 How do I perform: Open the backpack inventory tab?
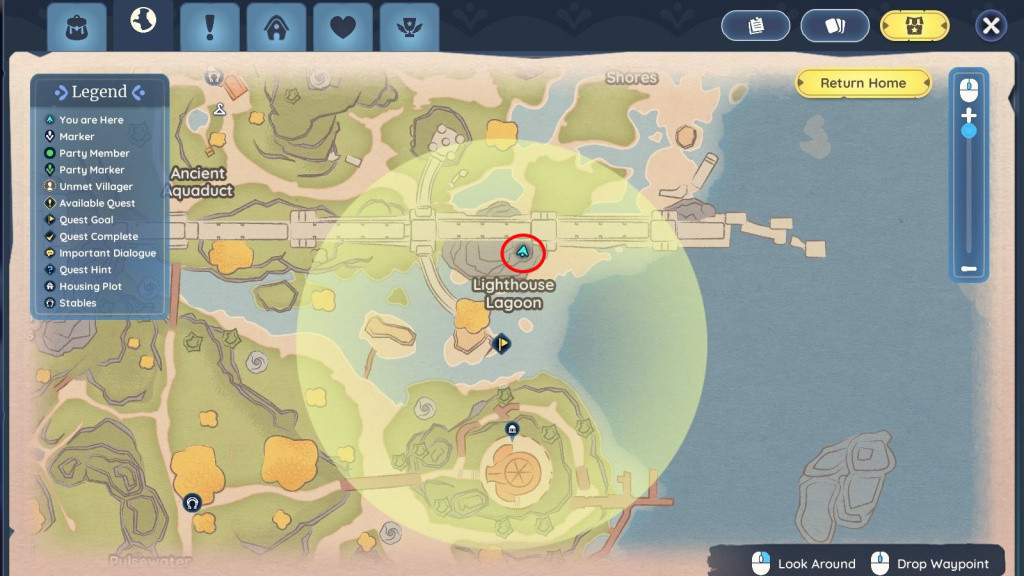77,27
